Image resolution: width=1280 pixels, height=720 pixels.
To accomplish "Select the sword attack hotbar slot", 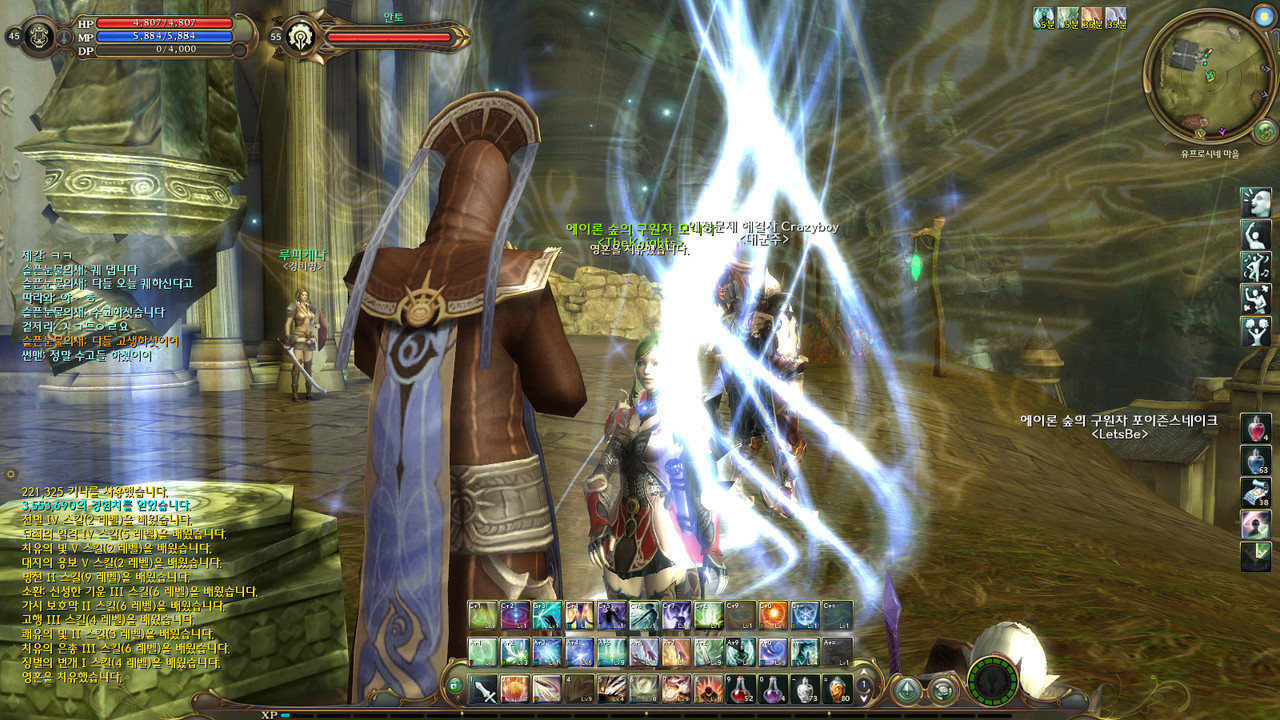I will (x=484, y=688).
